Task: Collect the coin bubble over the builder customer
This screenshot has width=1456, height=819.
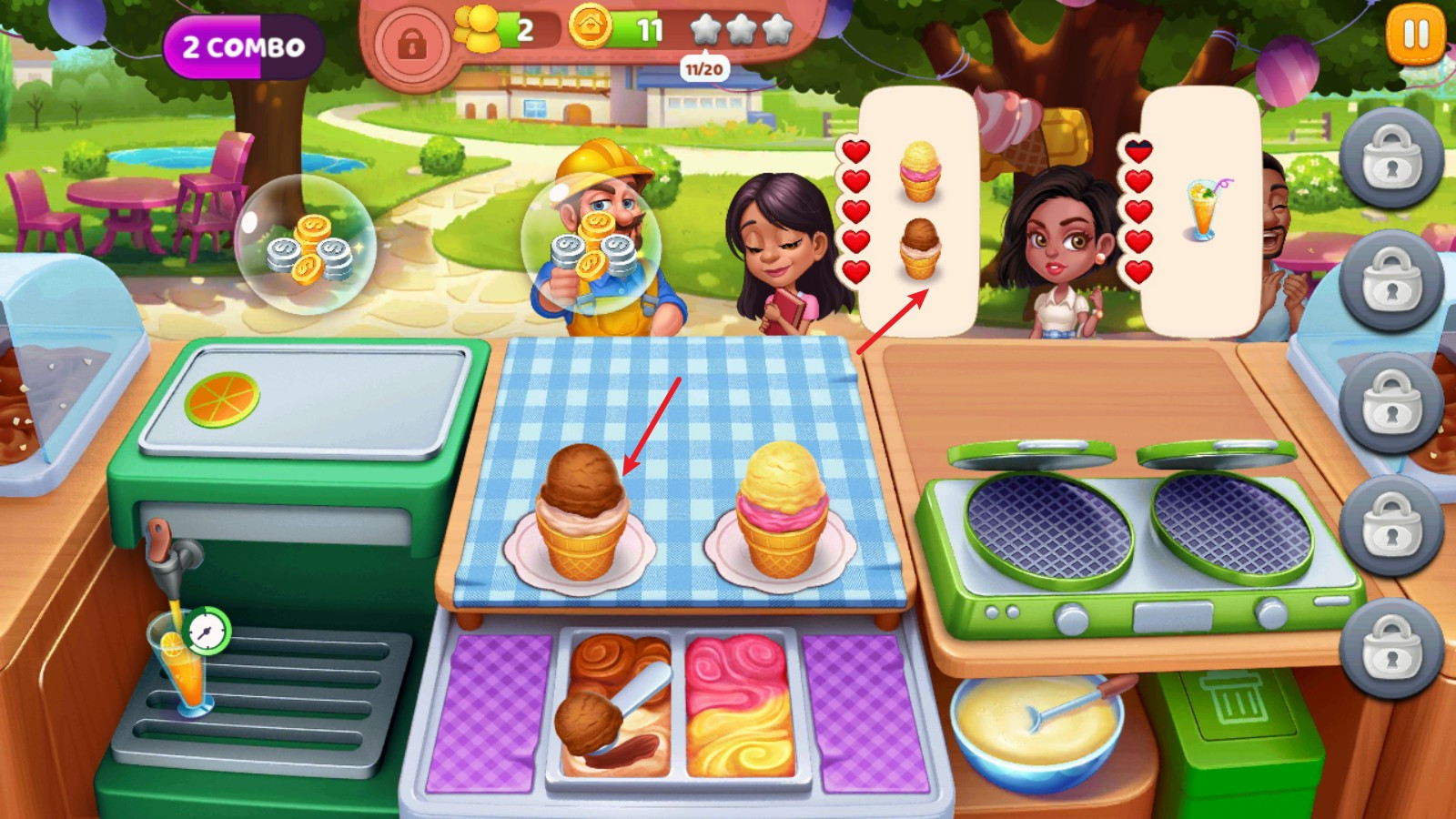Action: click(591, 245)
